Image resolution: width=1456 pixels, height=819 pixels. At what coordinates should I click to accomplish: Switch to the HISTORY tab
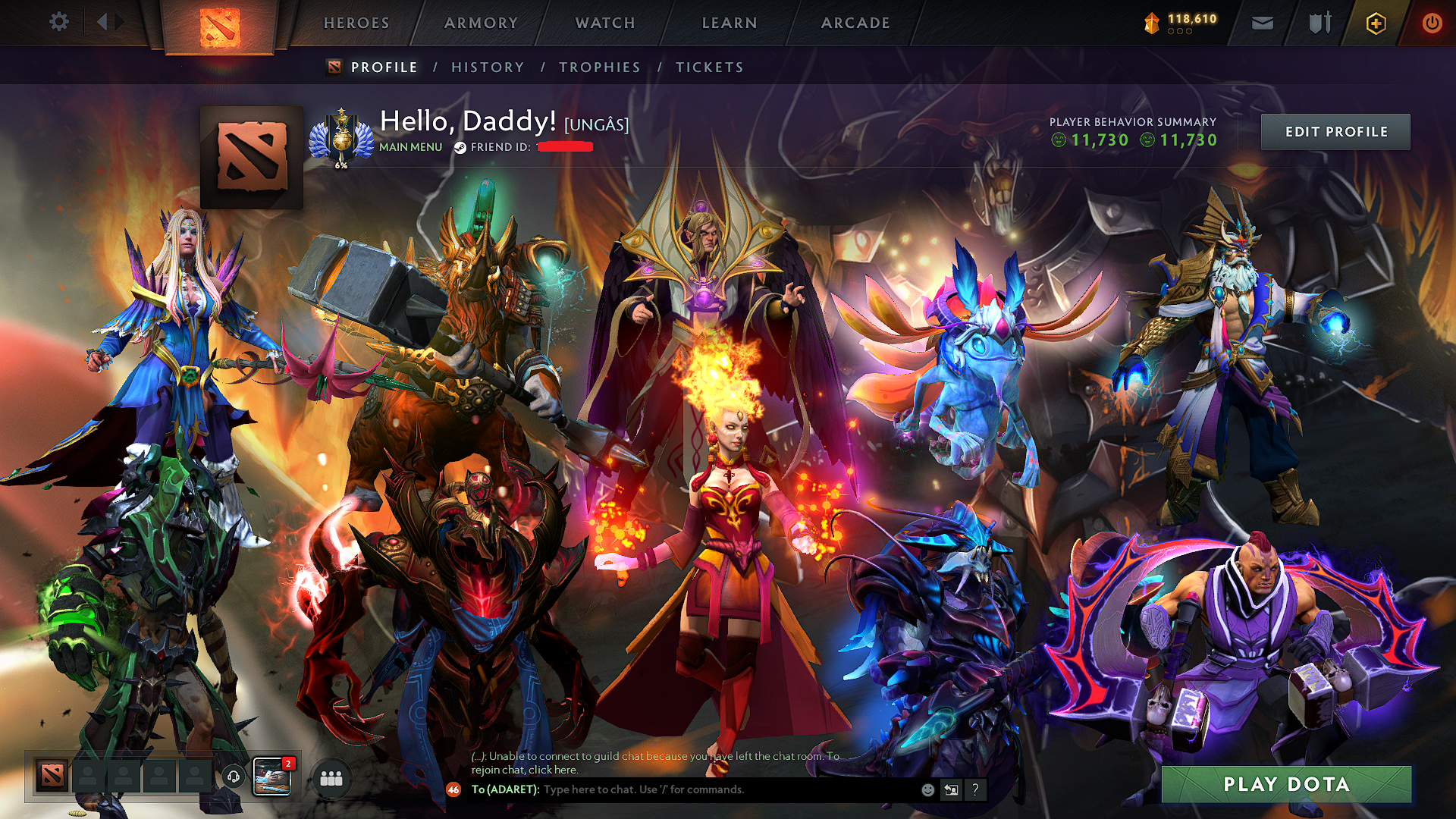(x=487, y=67)
